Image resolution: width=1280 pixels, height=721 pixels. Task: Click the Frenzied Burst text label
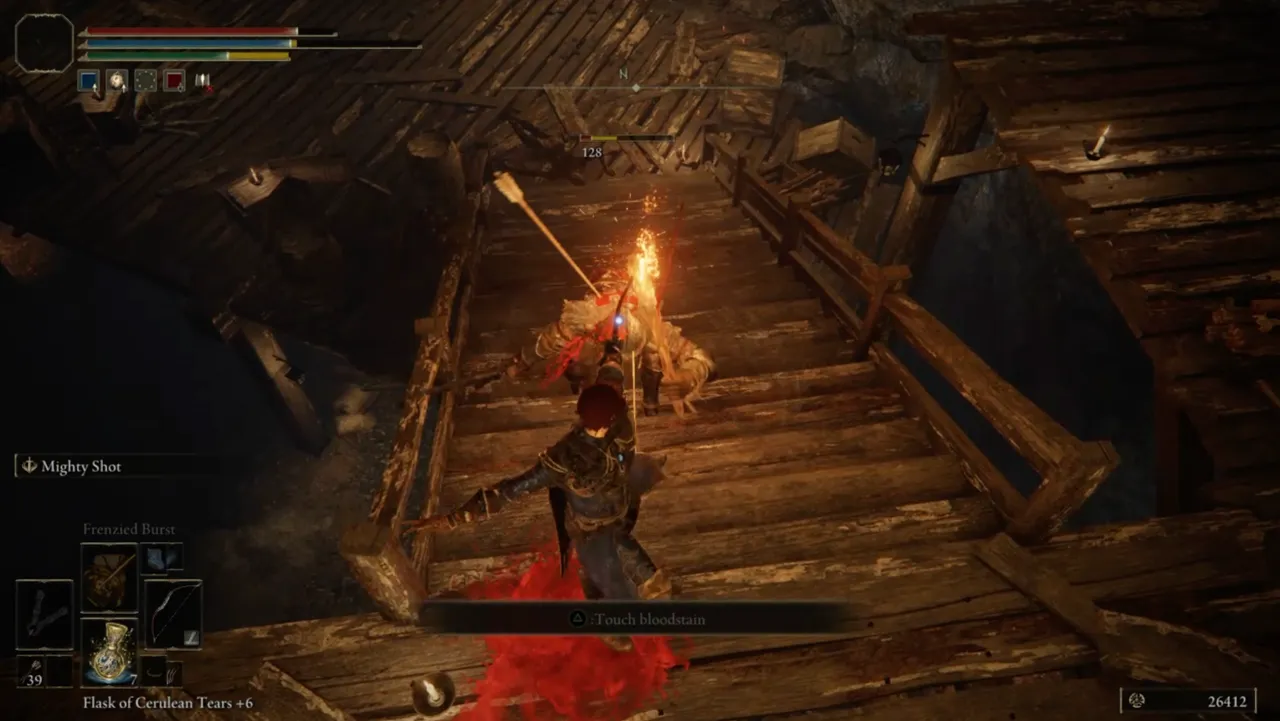(x=127, y=529)
